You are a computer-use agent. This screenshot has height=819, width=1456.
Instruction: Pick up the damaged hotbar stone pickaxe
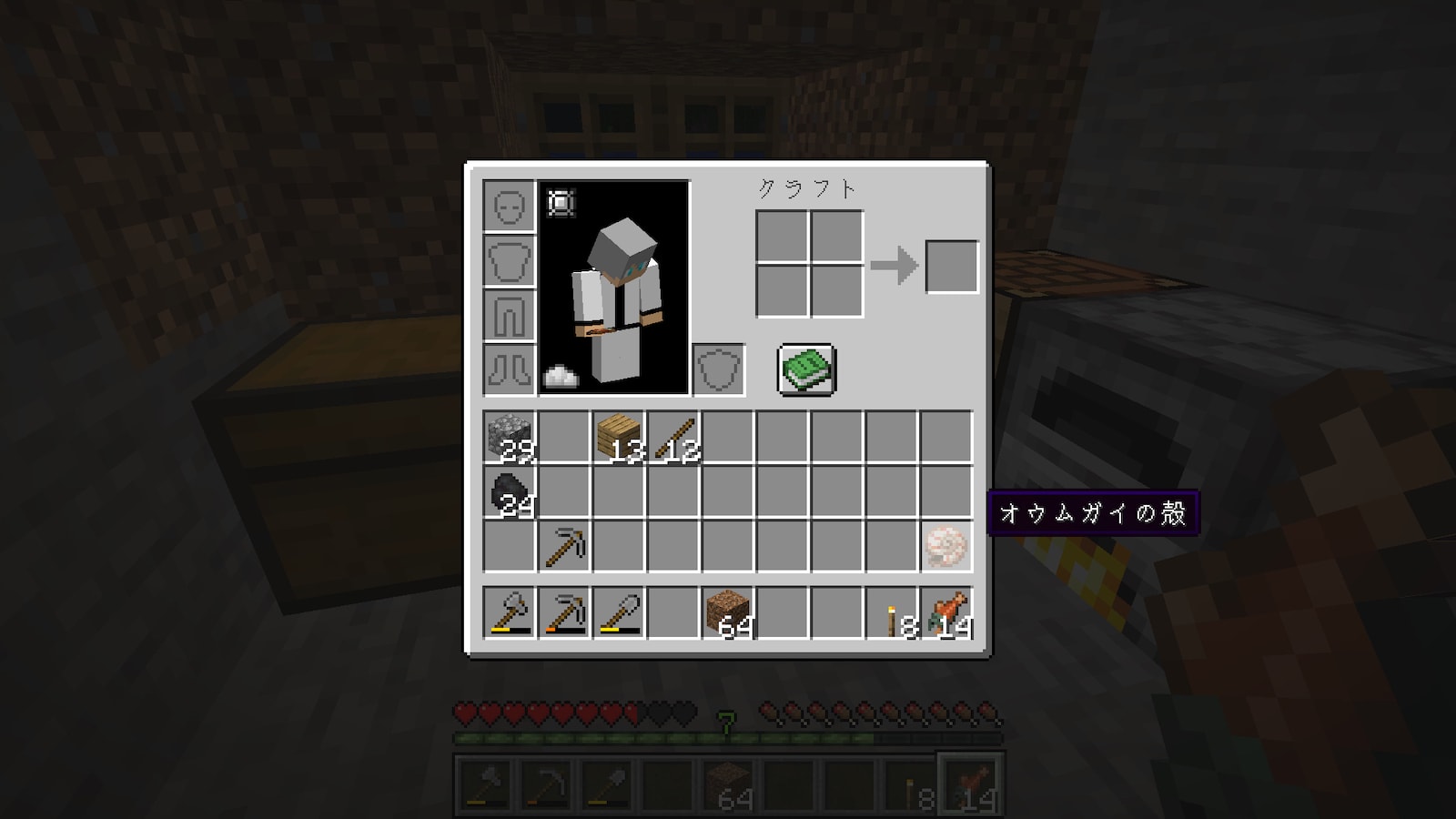564,612
